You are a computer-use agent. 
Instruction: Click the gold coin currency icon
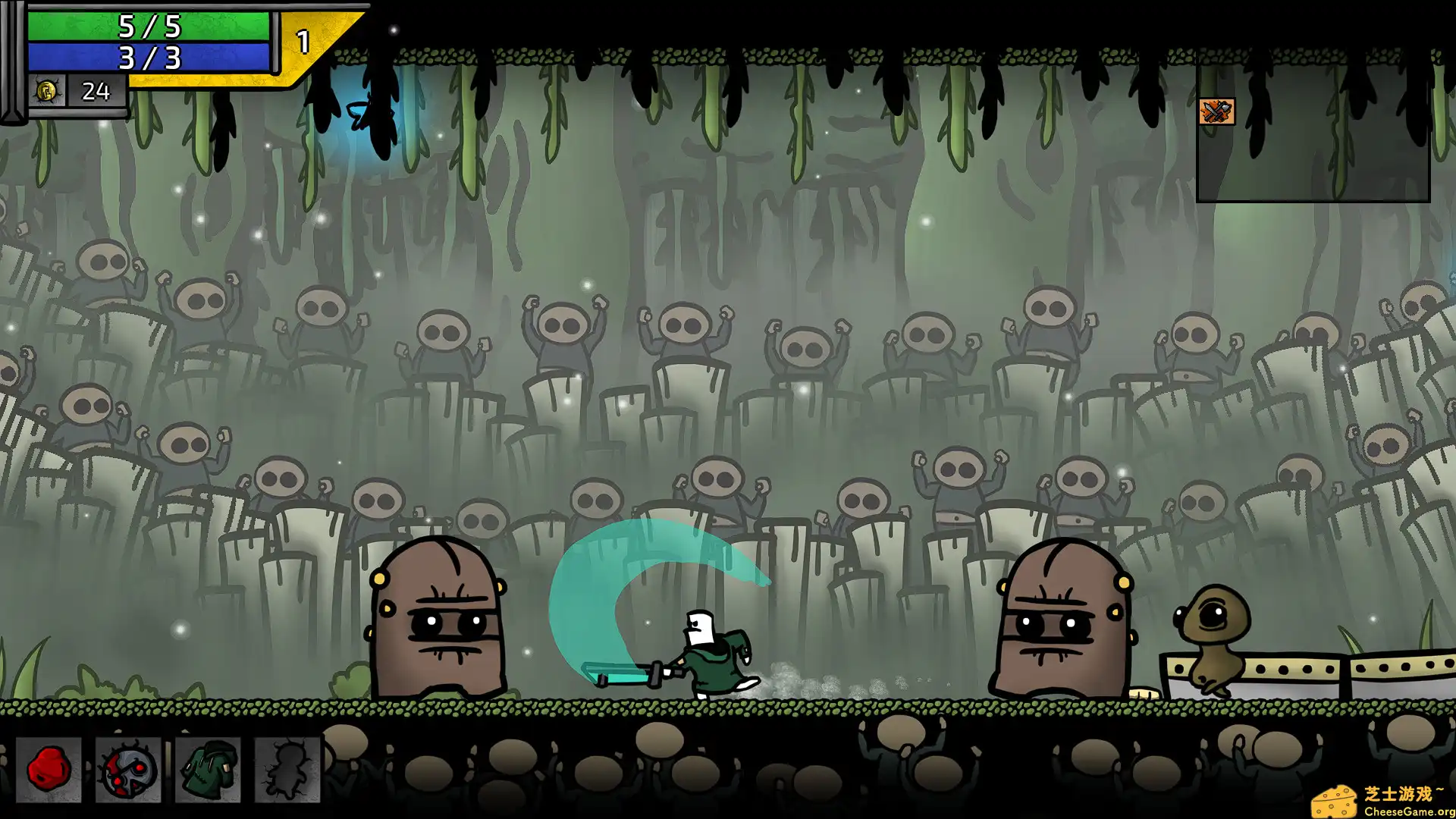[x=46, y=92]
